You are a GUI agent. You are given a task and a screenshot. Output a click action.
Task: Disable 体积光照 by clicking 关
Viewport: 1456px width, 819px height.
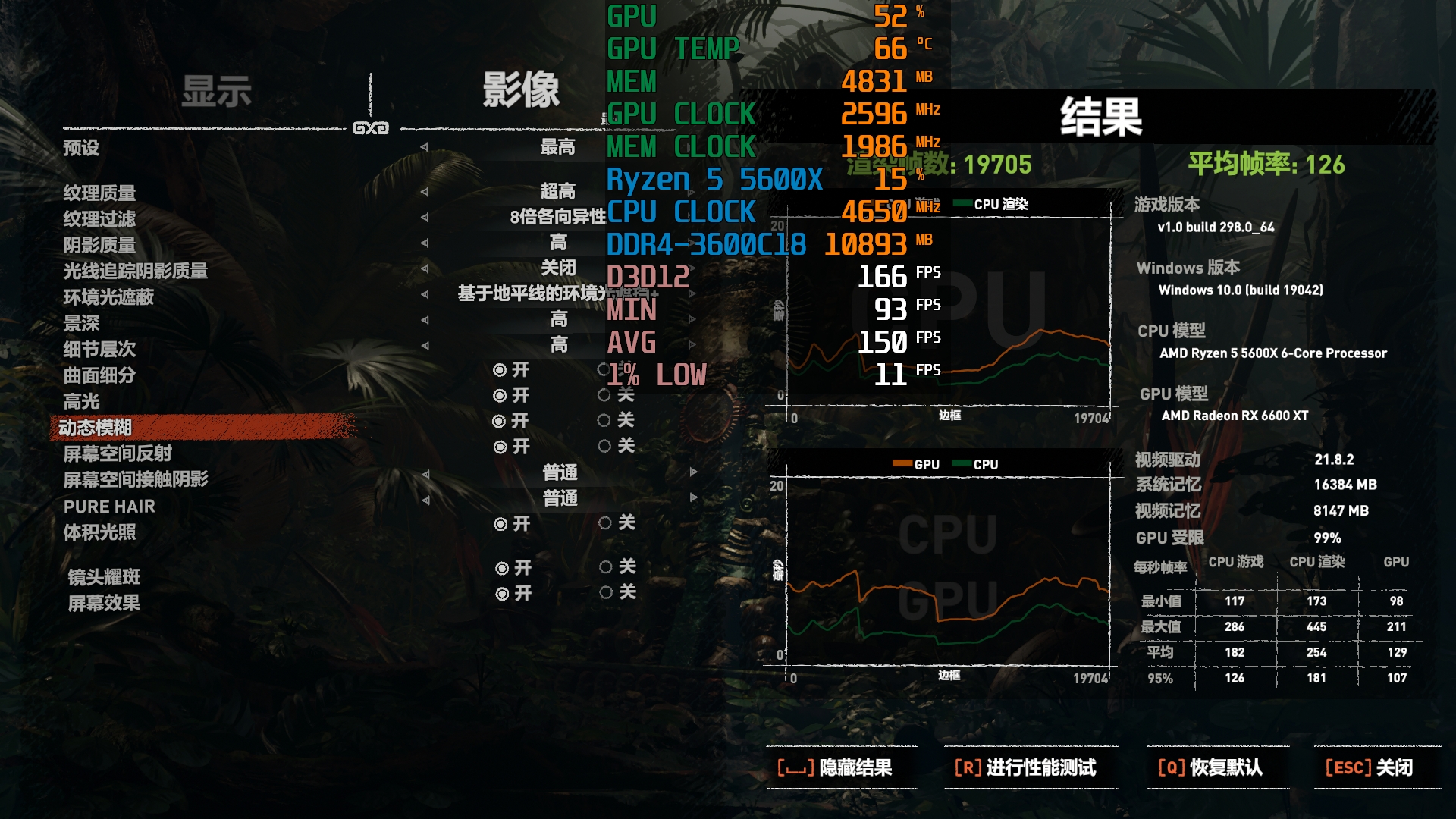pyautogui.click(x=605, y=523)
